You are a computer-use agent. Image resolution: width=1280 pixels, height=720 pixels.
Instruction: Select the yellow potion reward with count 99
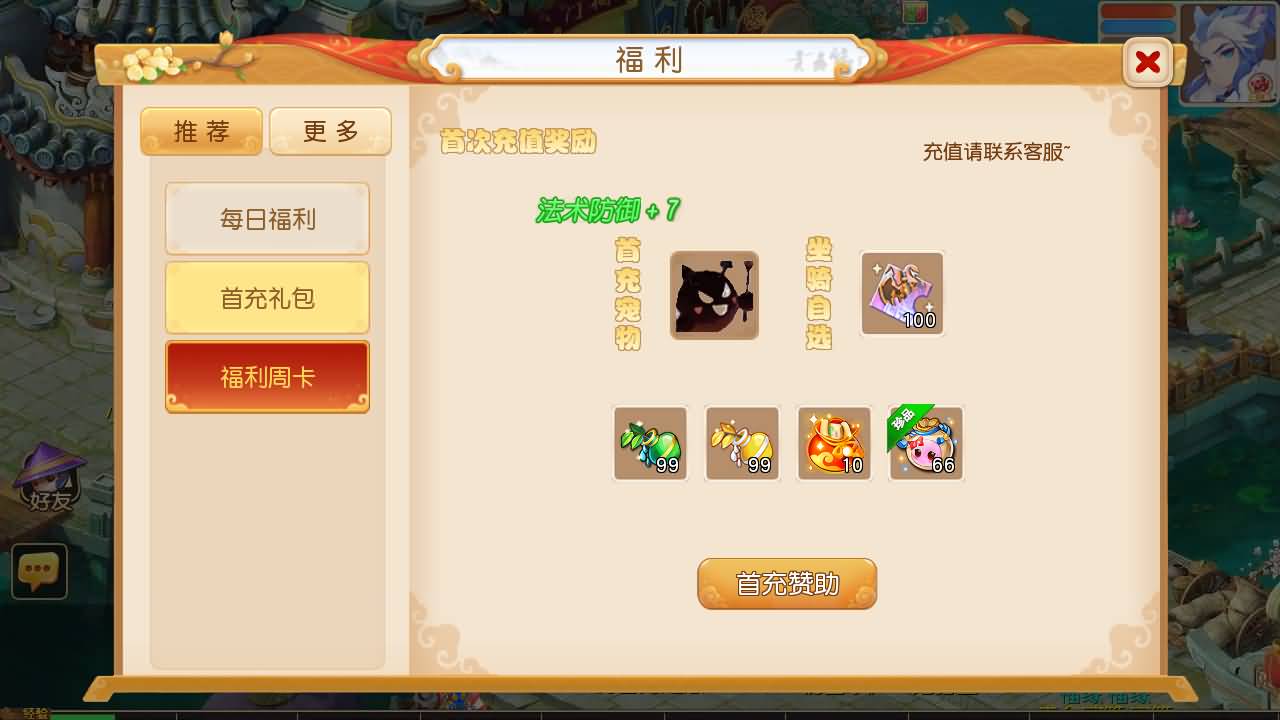742,443
